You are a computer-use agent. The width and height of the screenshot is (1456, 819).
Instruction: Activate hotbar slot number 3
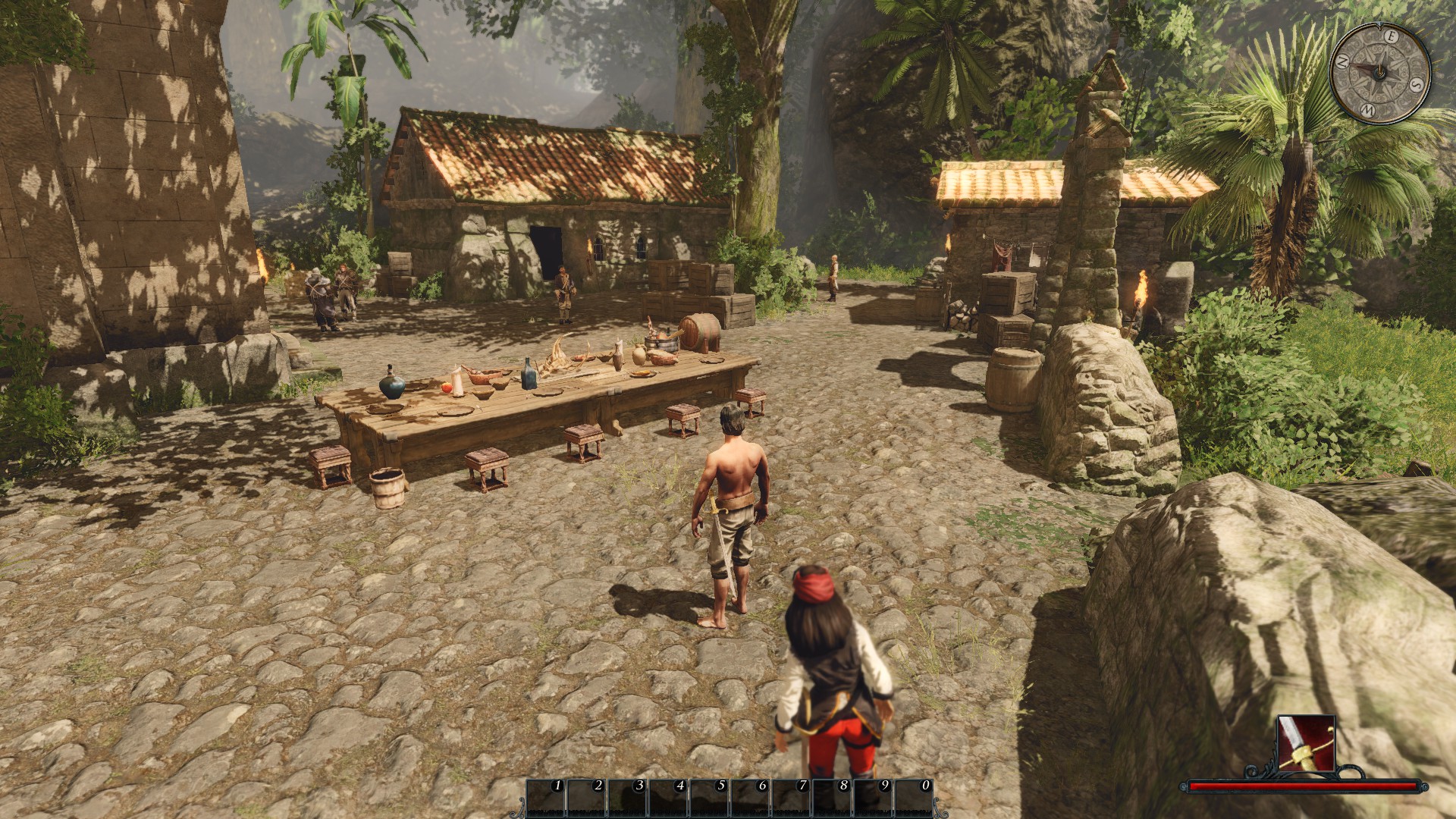(628, 797)
